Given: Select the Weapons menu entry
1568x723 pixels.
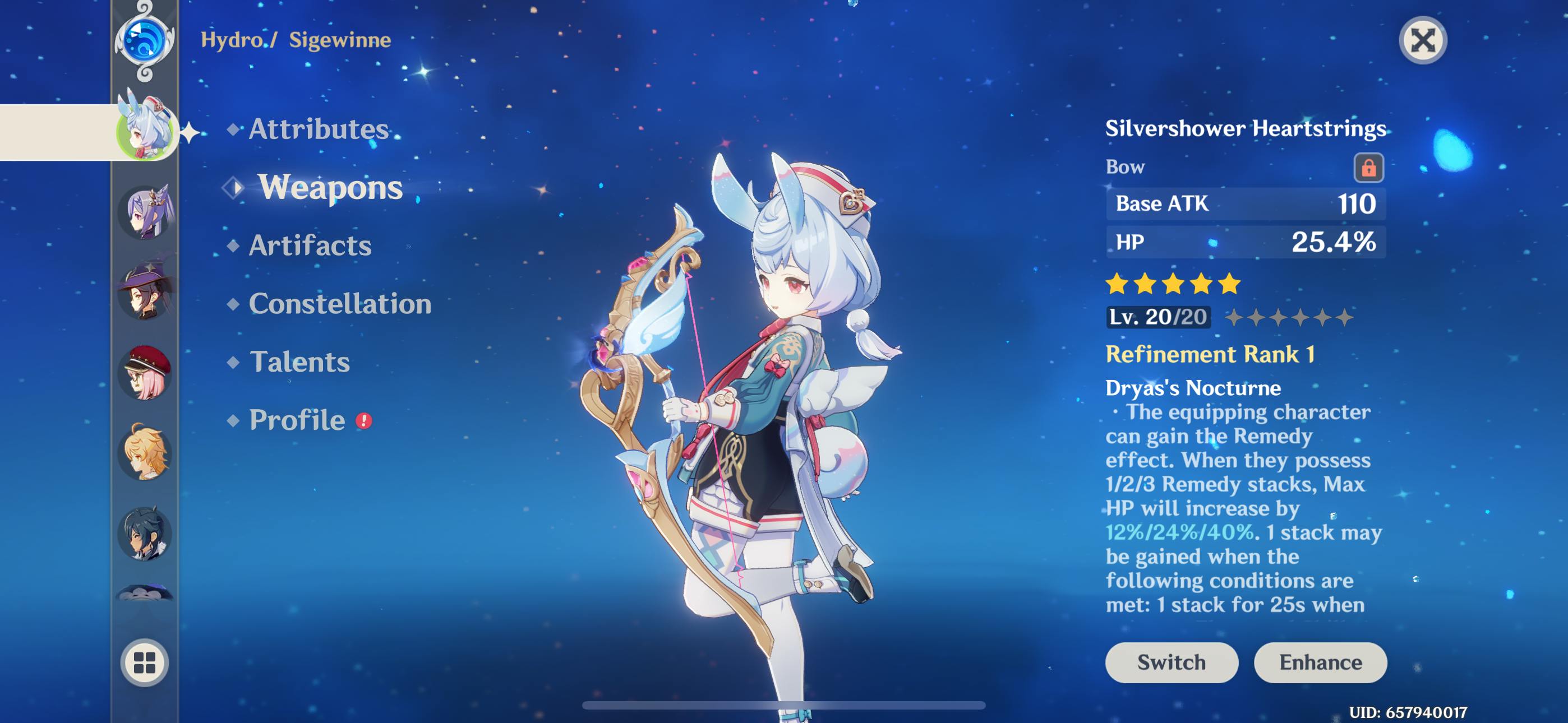Looking at the screenshot, I should tap(329, 187).
